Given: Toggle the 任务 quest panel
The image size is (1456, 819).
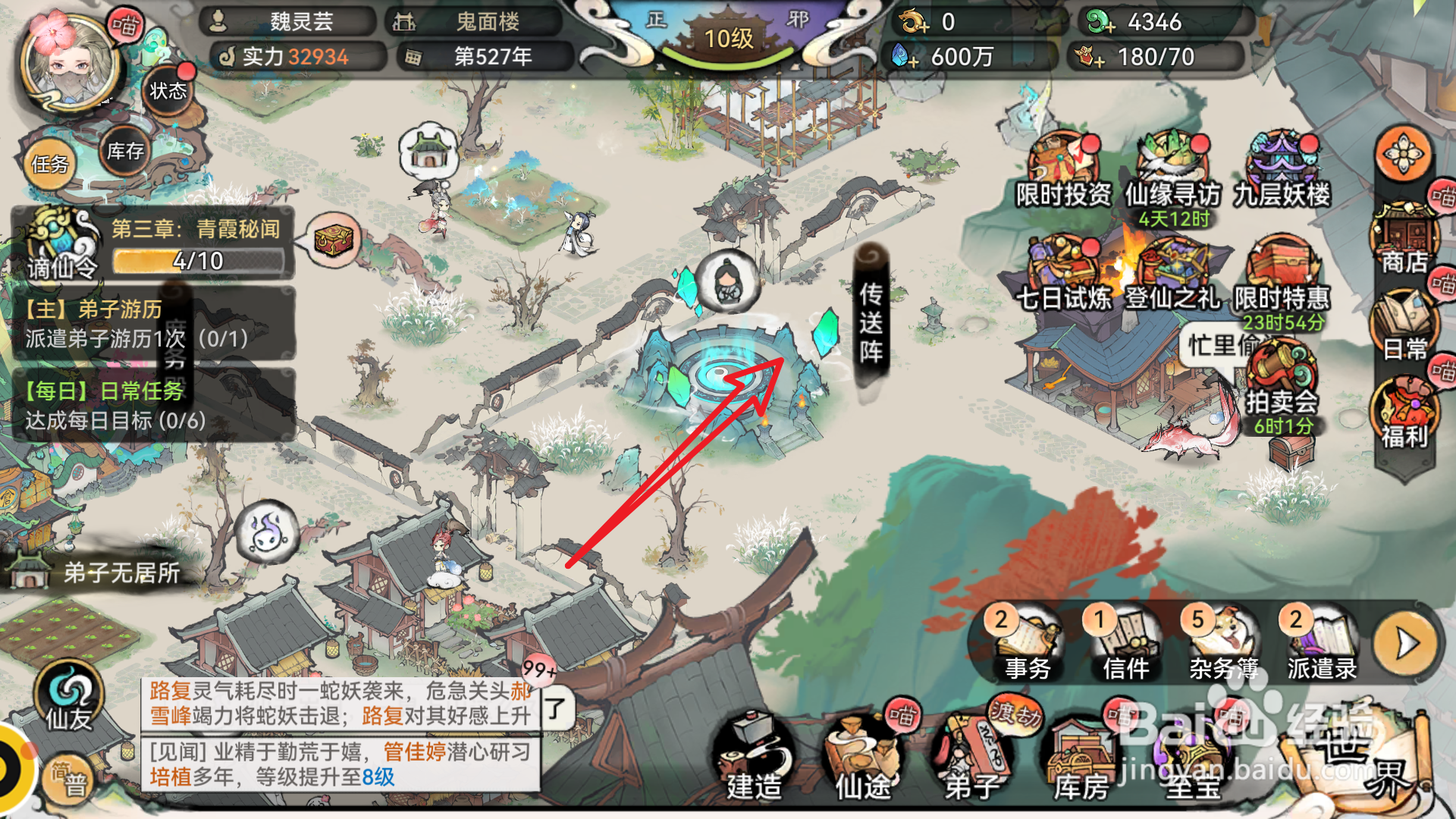Looking at the screenshot, I should click(49, 163).
